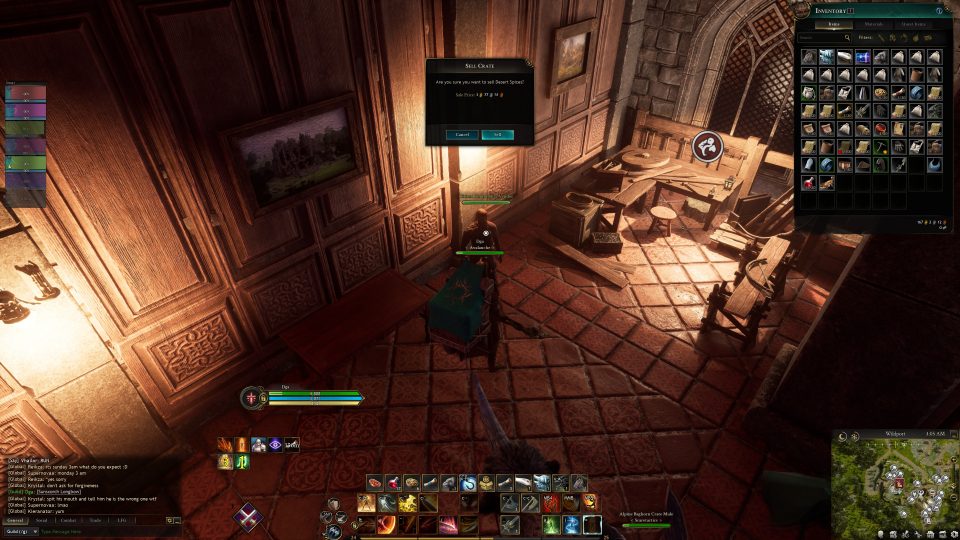
Task: Show the Social chat tab
Action: pyautogui.click(x=42, y=520)
